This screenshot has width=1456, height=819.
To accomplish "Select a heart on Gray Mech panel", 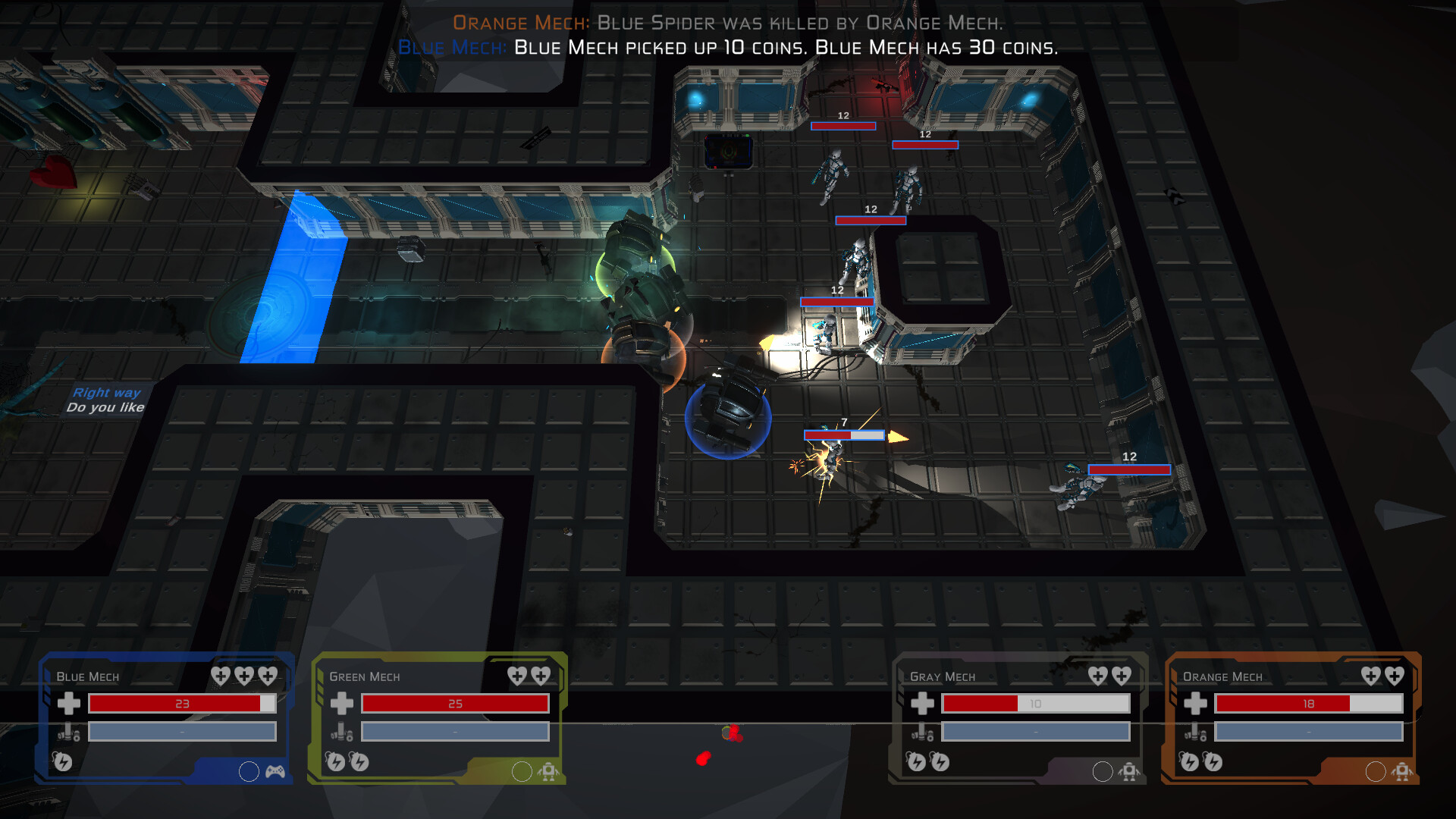I will pyautogui.click(x=1098, y=676).
